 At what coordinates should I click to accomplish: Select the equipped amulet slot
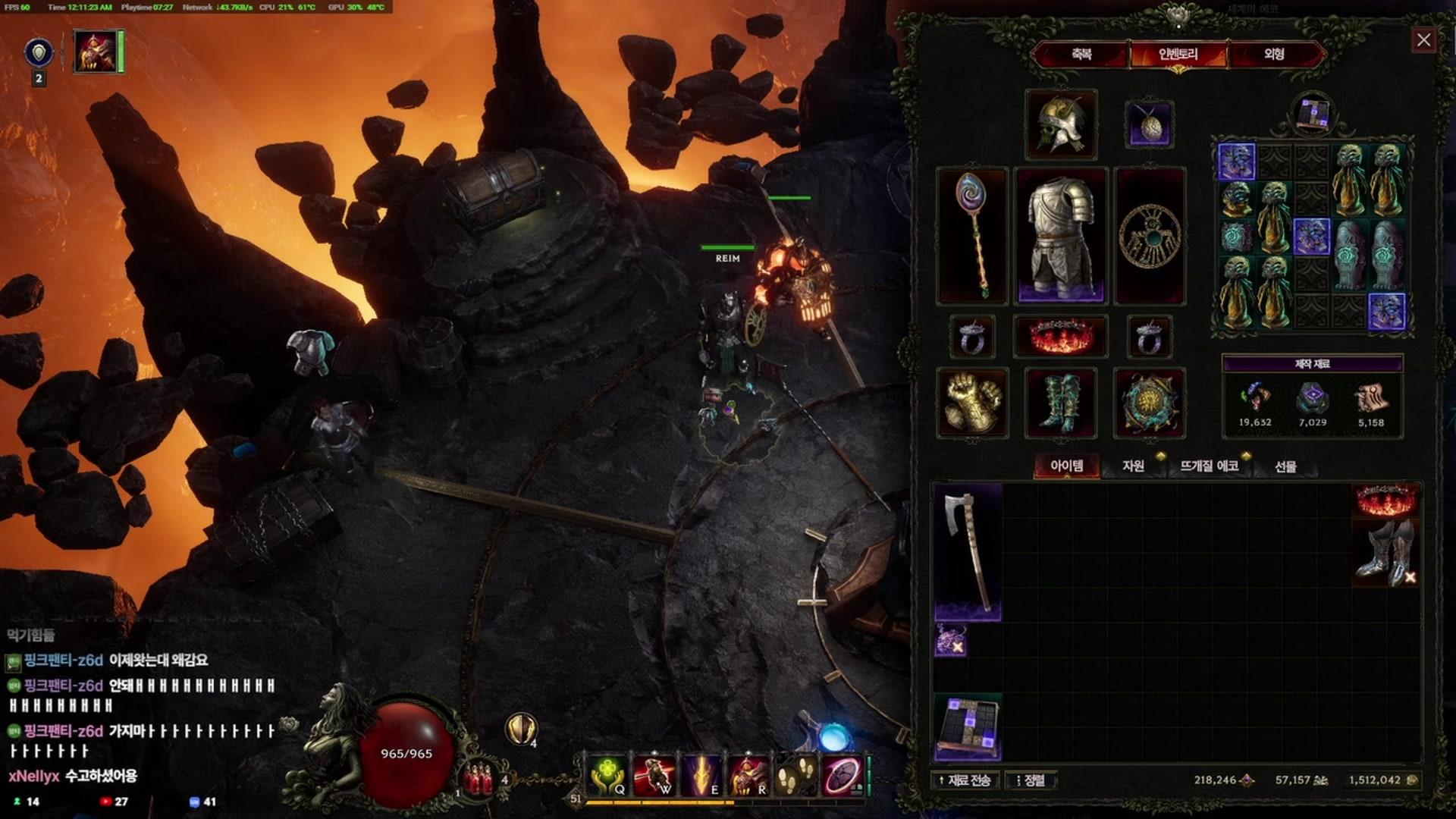tap(1149, 124)
